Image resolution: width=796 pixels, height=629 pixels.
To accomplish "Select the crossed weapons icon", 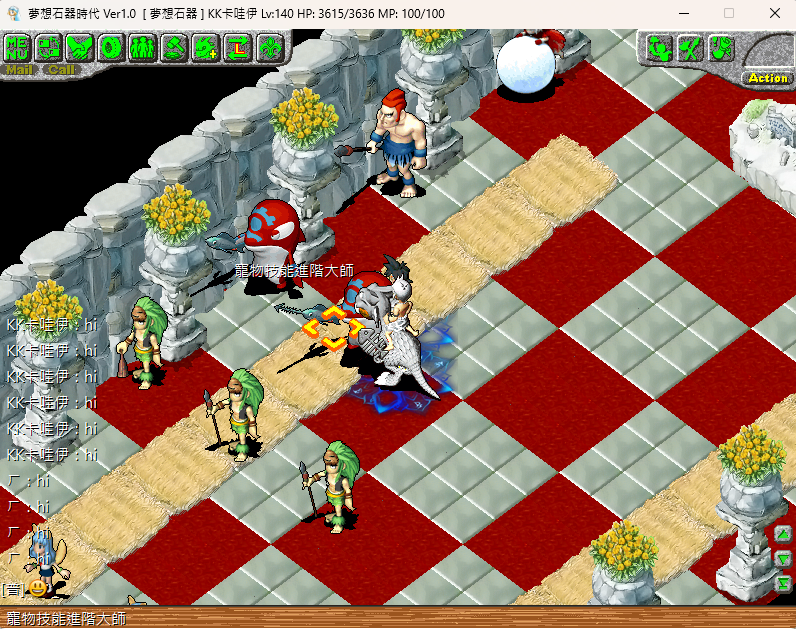I will (x=689, y=47).
